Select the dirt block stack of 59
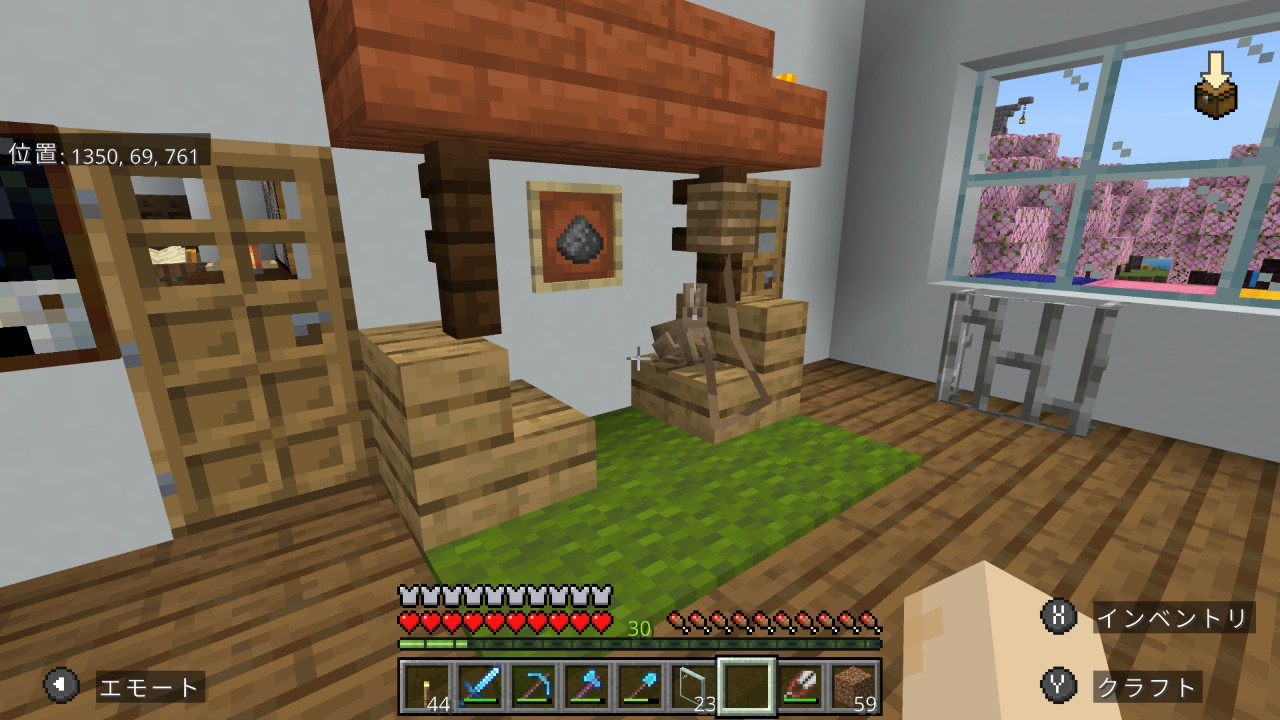Viewport: 1280px width, 720px height. tap(854, 687)
